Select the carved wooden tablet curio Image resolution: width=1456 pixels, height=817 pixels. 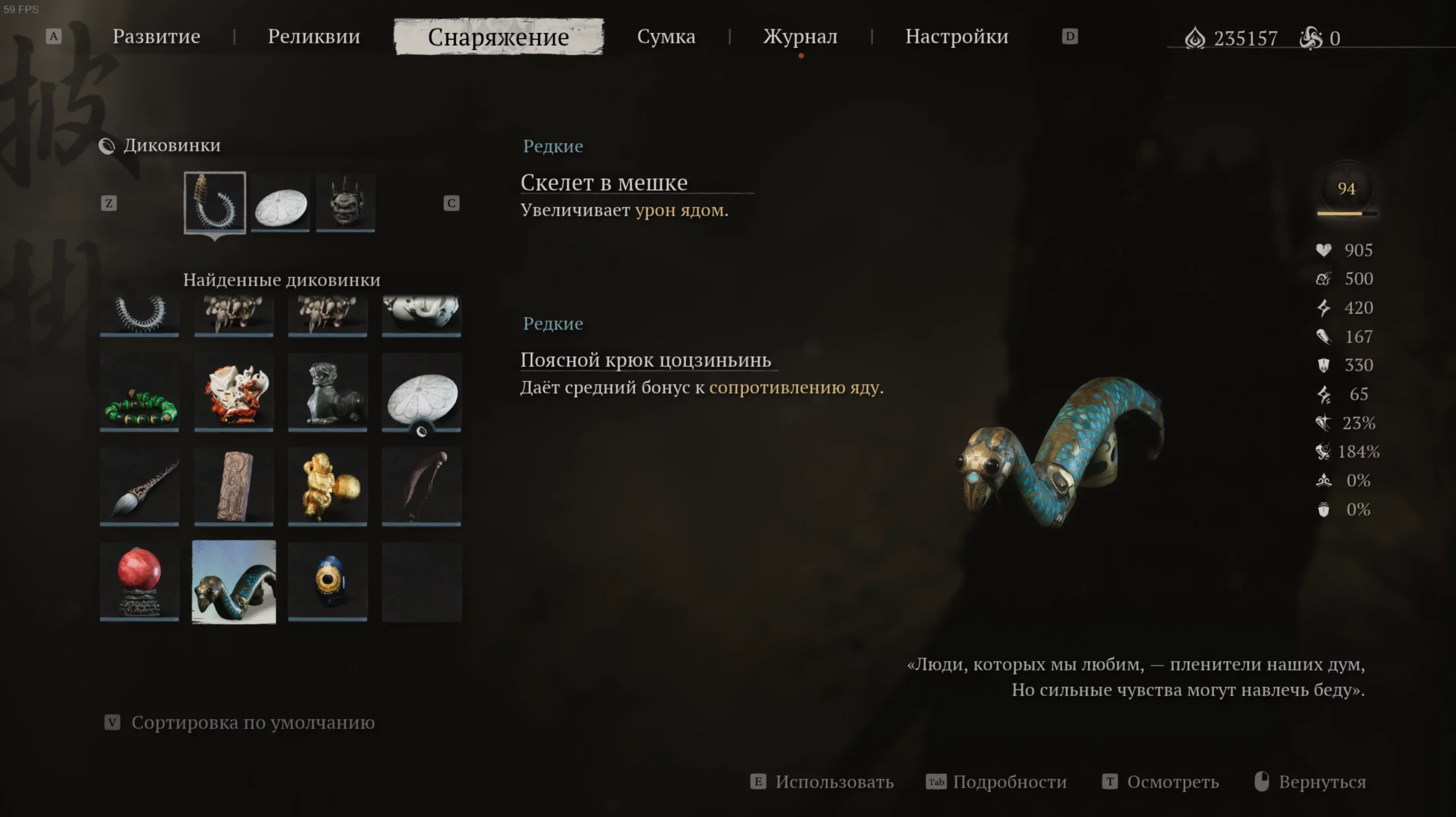pyautogui.click(x=234, y=486)
